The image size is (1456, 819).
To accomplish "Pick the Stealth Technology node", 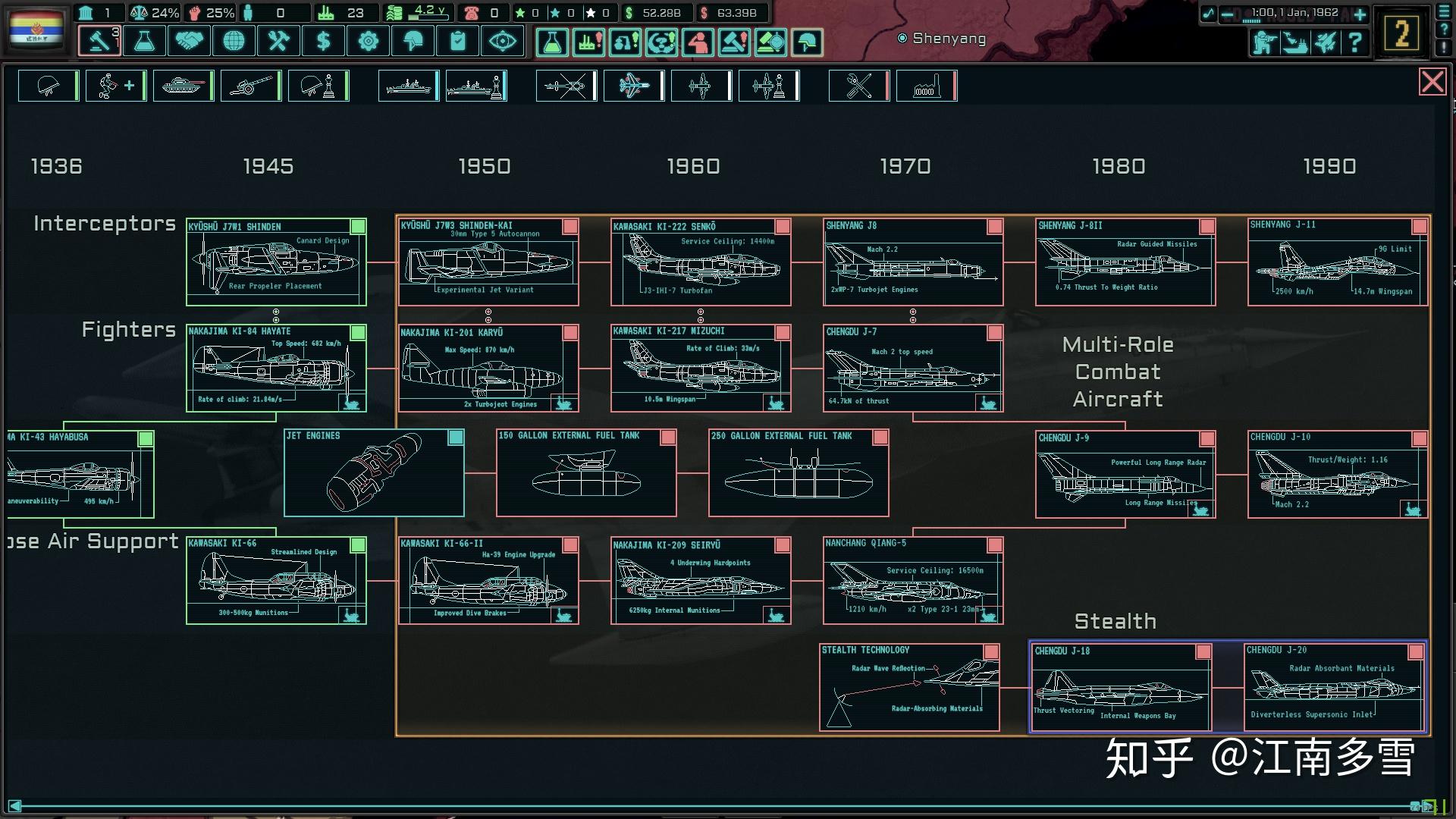I will tap(909, 687).
